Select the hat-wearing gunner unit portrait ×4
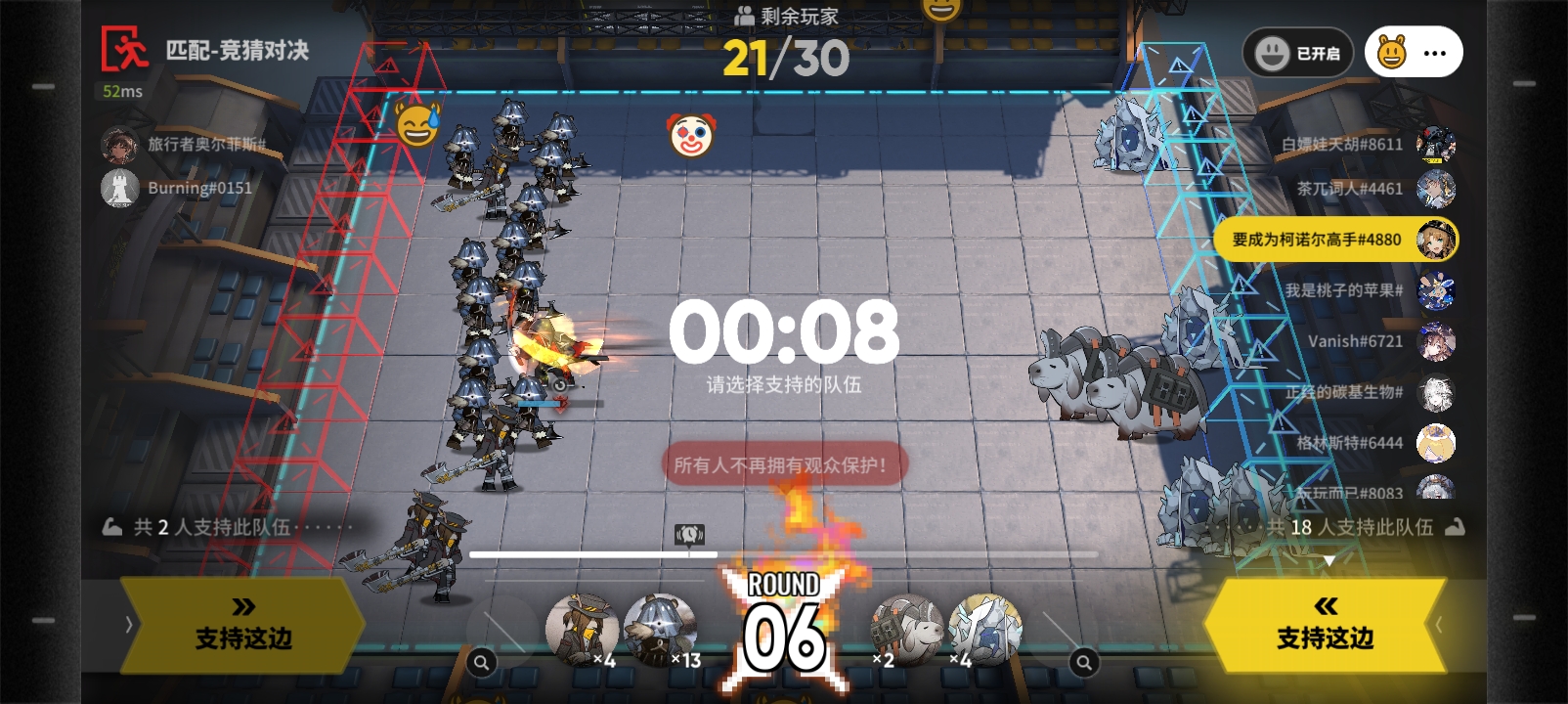The width and height of the screenshot is (1568, 704). point(582,629)
